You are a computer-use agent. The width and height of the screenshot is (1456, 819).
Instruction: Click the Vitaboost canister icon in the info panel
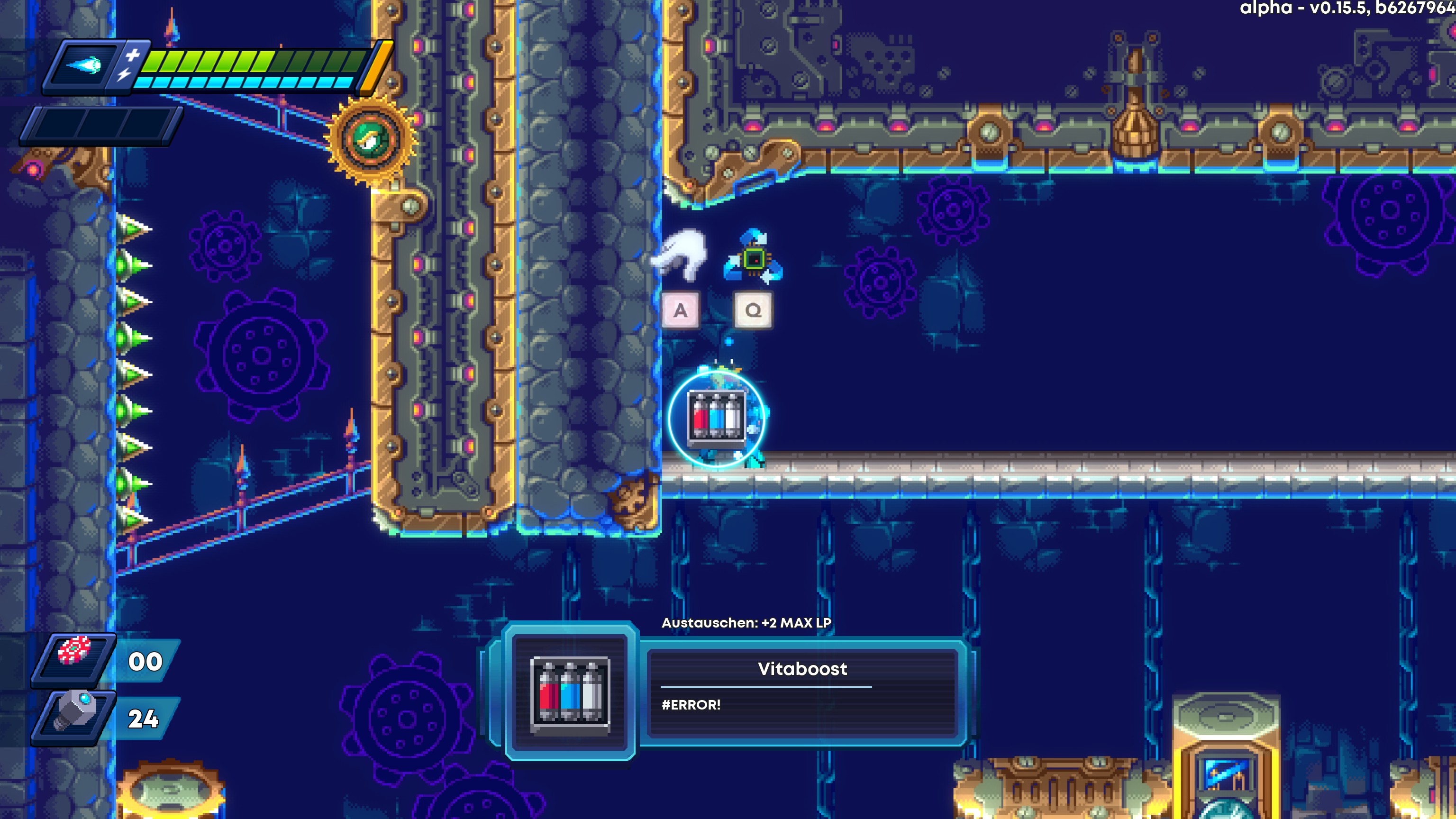[570, 692]
